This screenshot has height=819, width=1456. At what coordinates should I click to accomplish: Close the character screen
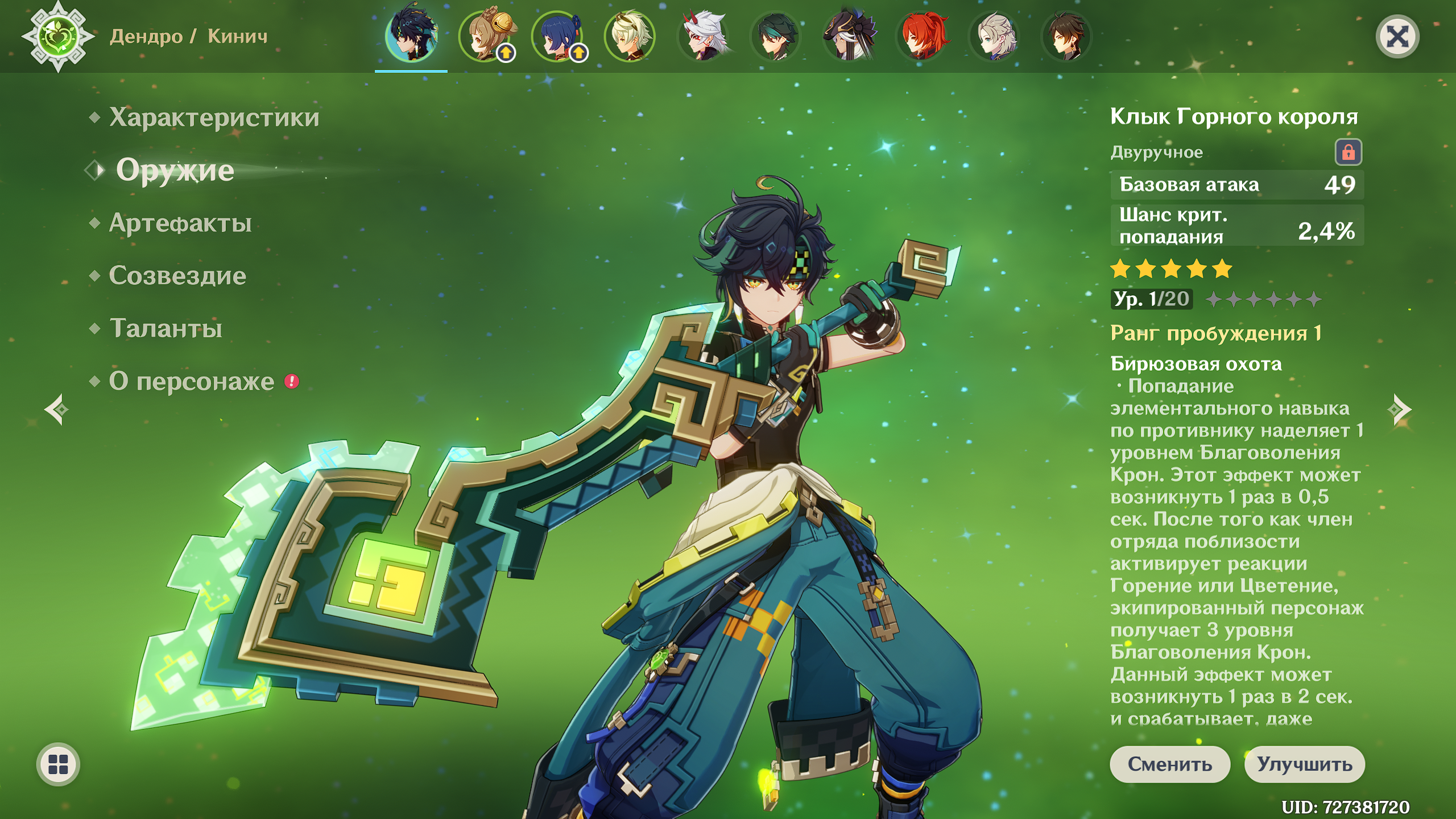[x=1397, y=37]
